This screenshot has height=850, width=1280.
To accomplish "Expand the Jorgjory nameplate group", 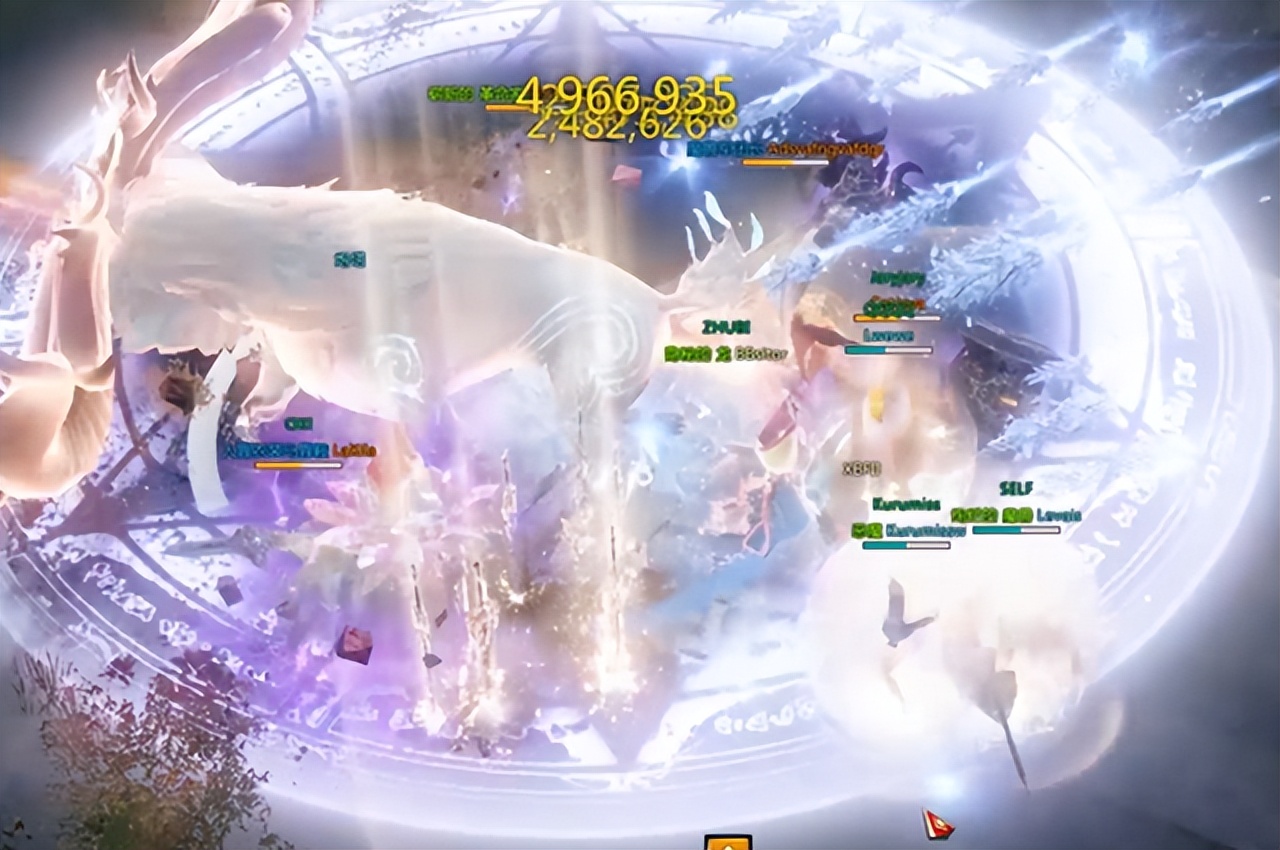I will click(896, 277).
